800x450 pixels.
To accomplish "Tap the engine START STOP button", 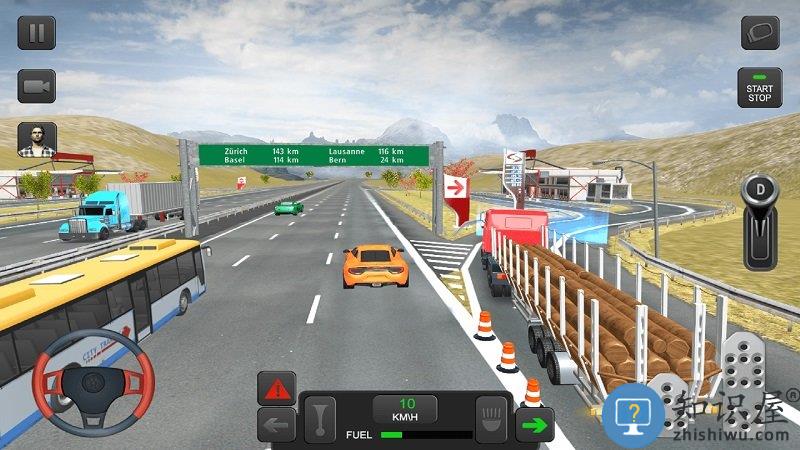I will click(x=760, y=88).
